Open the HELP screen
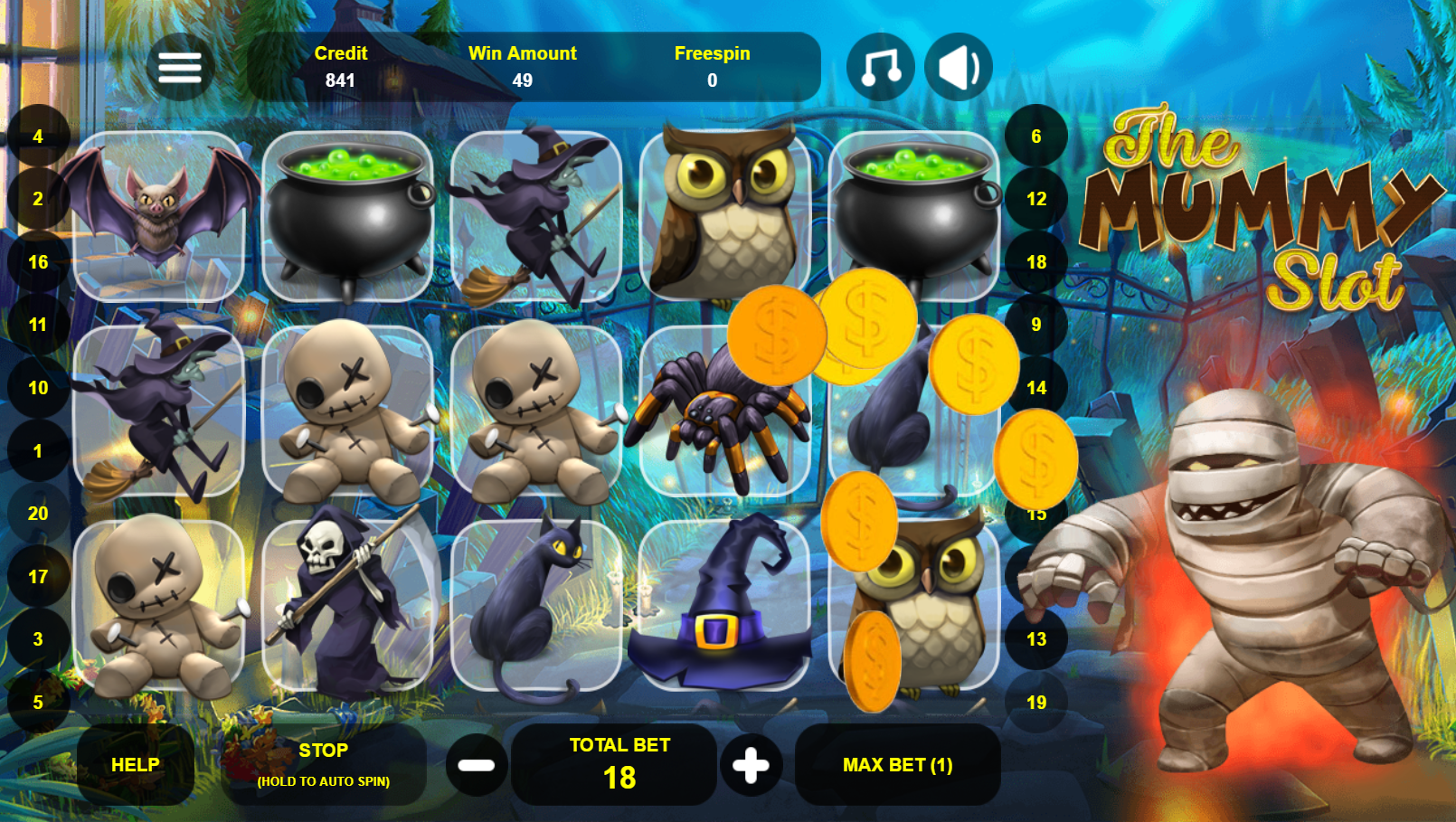 coord(136,765)
